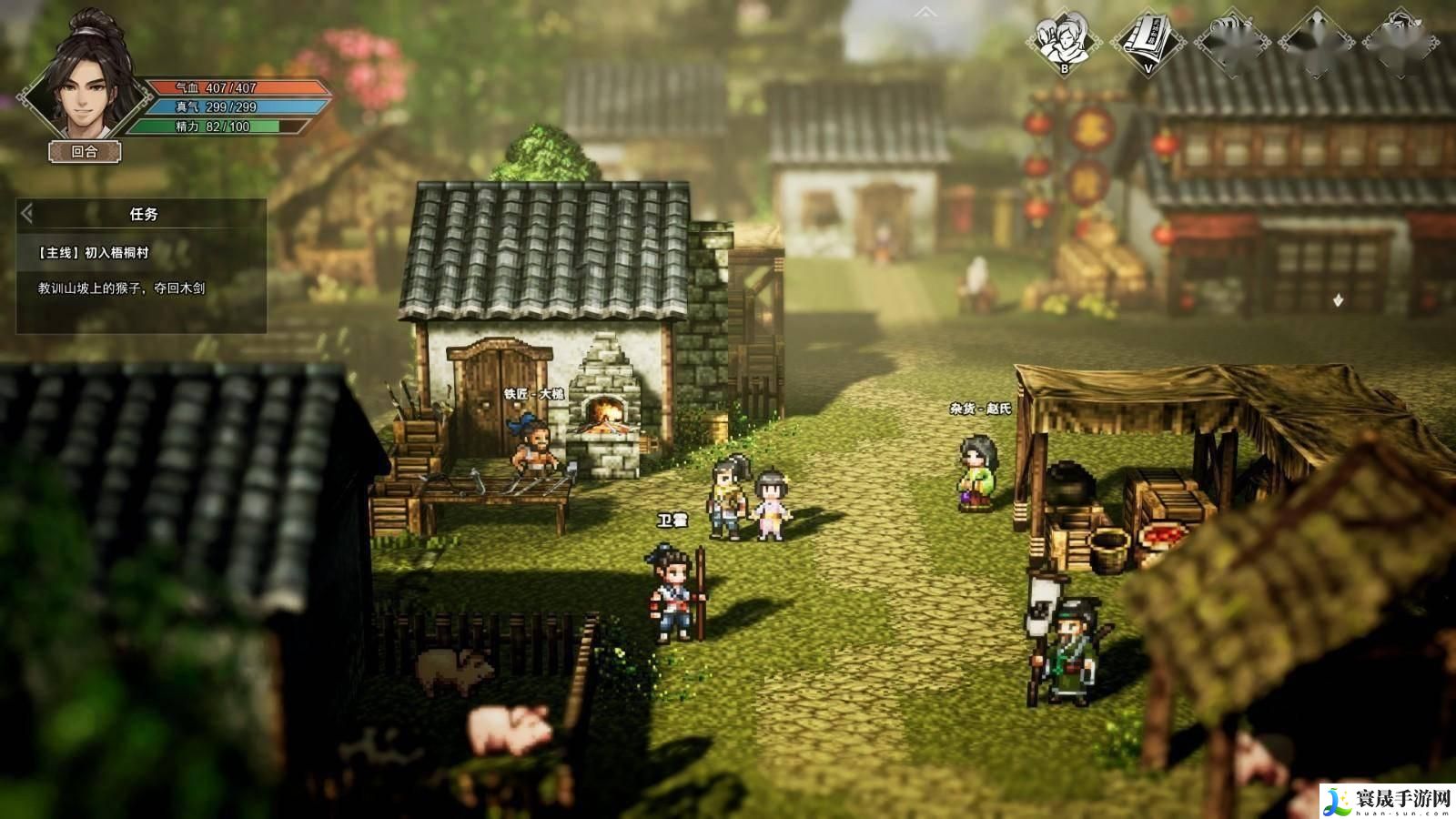The image size is (1456, 819).
Task: Click the small arrow at top center
Action: [x=925, y=12]
